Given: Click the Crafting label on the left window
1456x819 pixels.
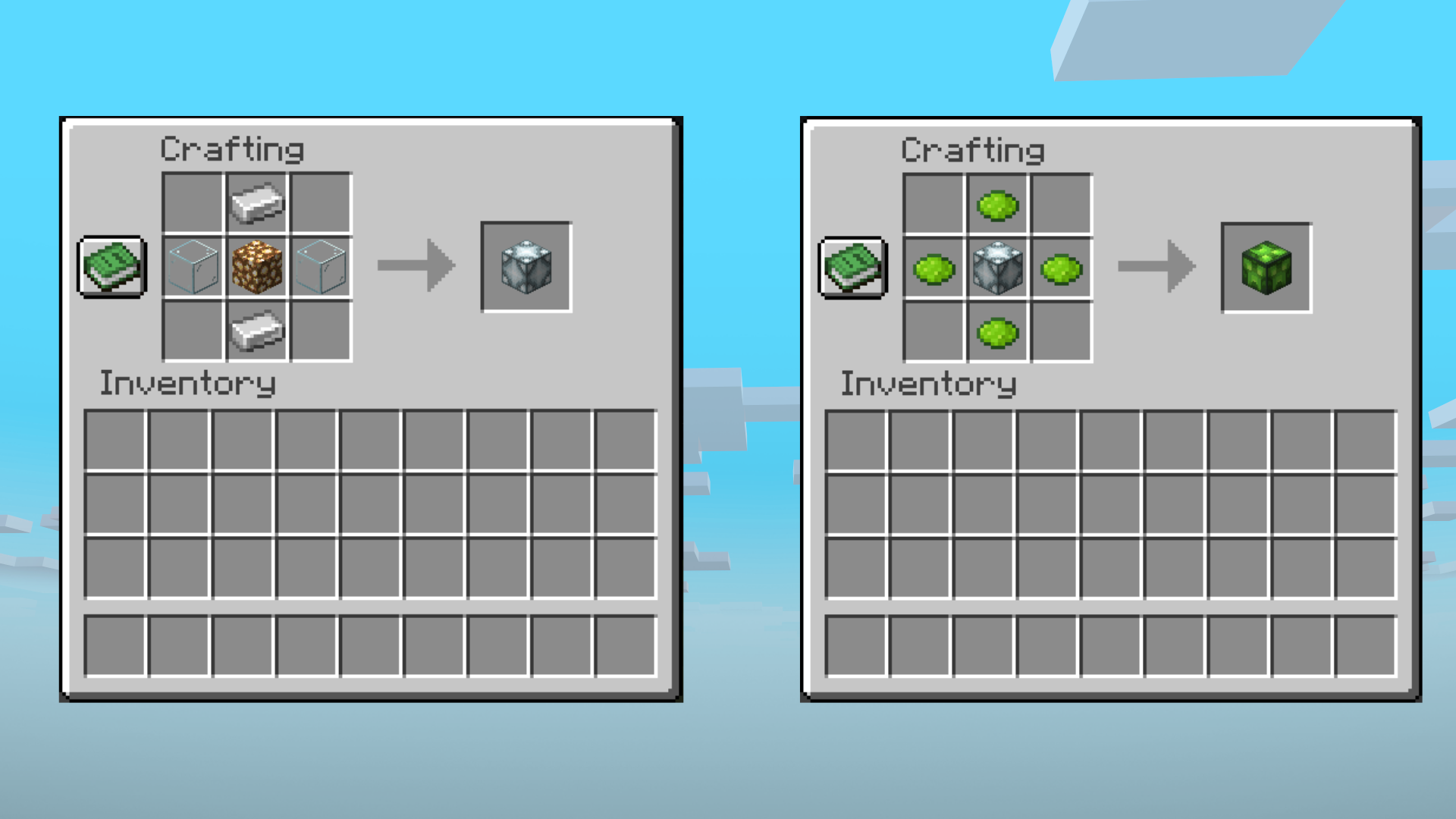Looking at the screenshot, I should tap(232, 149).
